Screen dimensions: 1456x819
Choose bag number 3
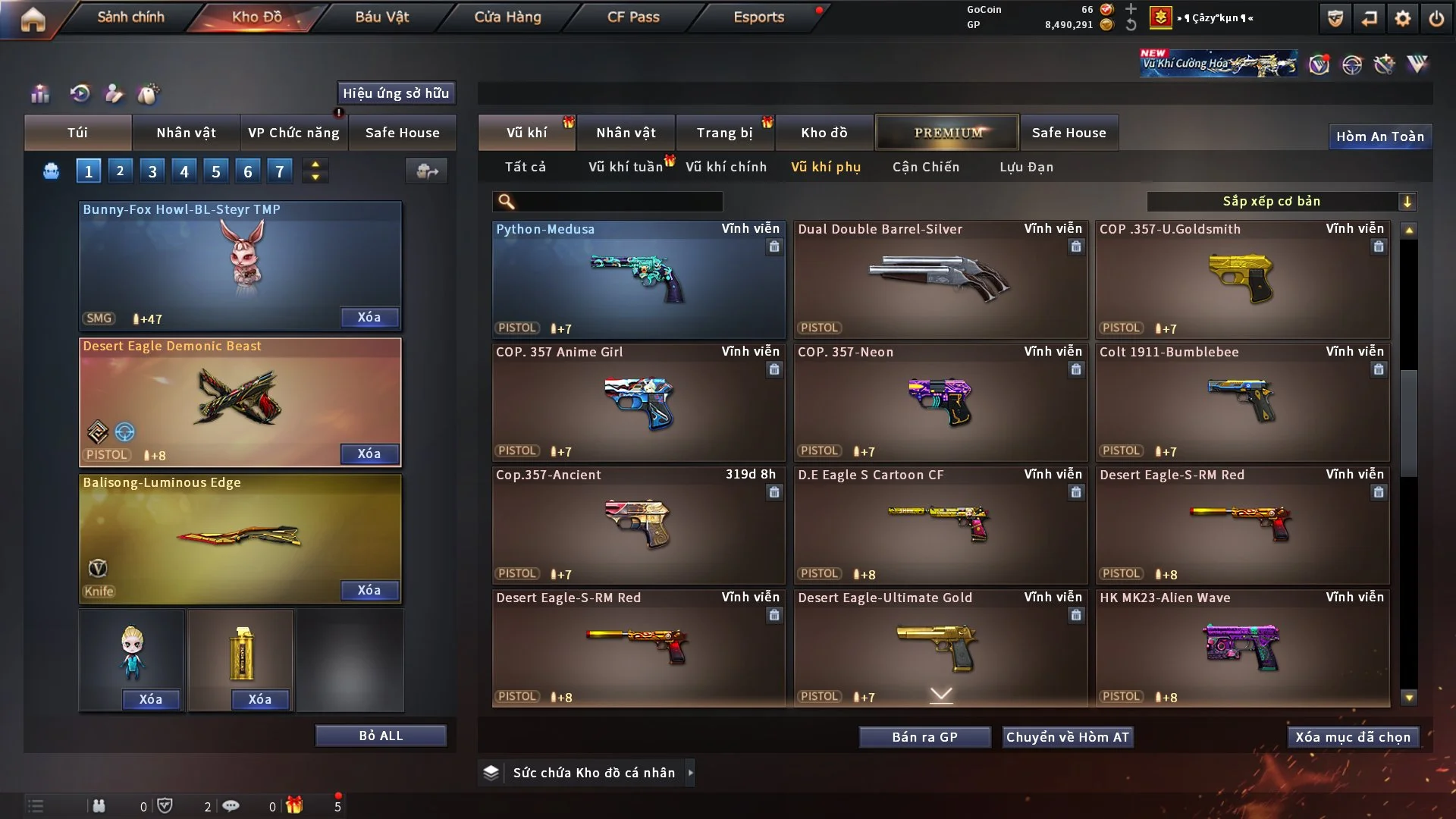pyautogui.click(x=152, y=171)
